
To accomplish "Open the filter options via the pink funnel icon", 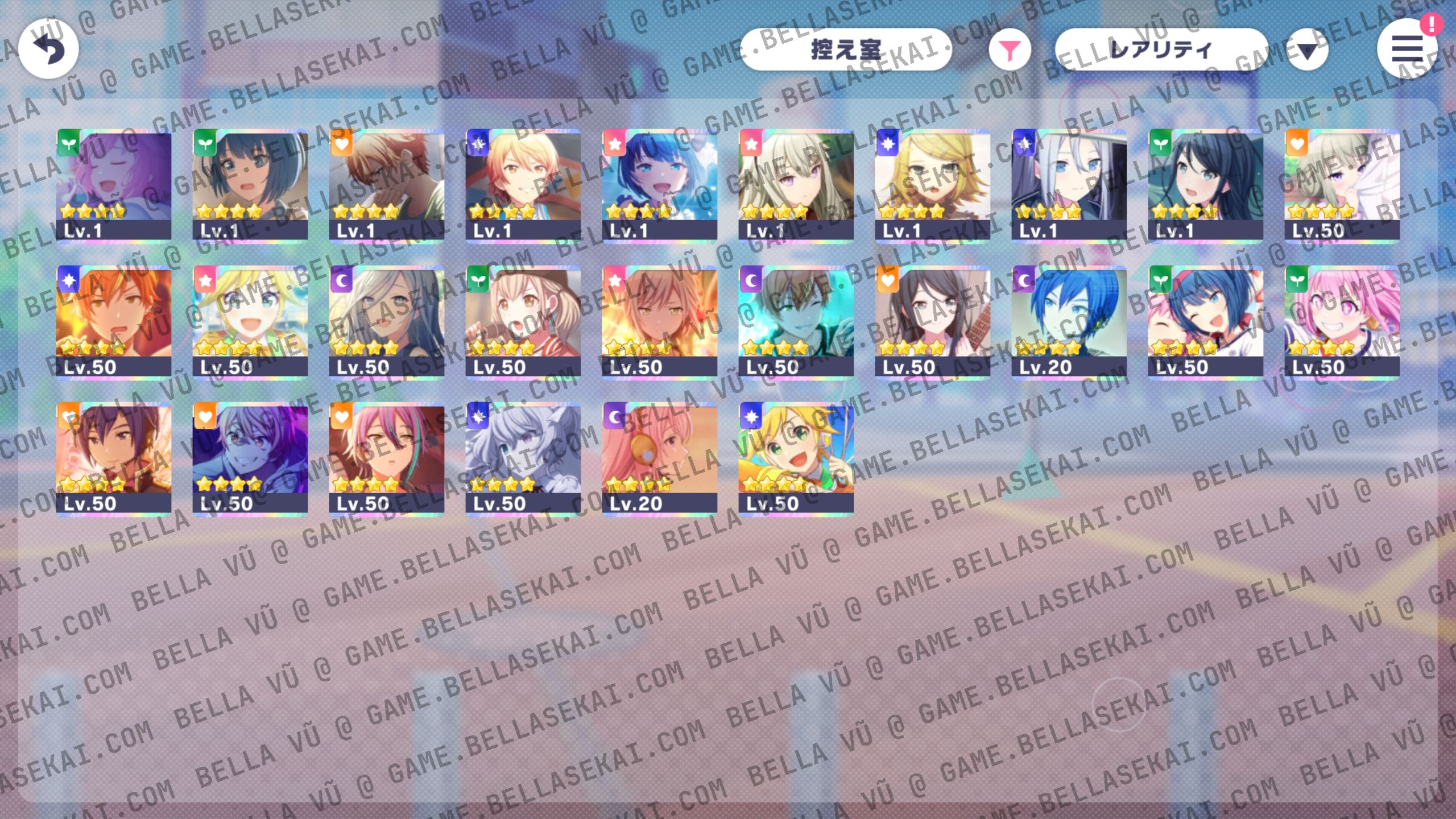I will pos(1010,50).
